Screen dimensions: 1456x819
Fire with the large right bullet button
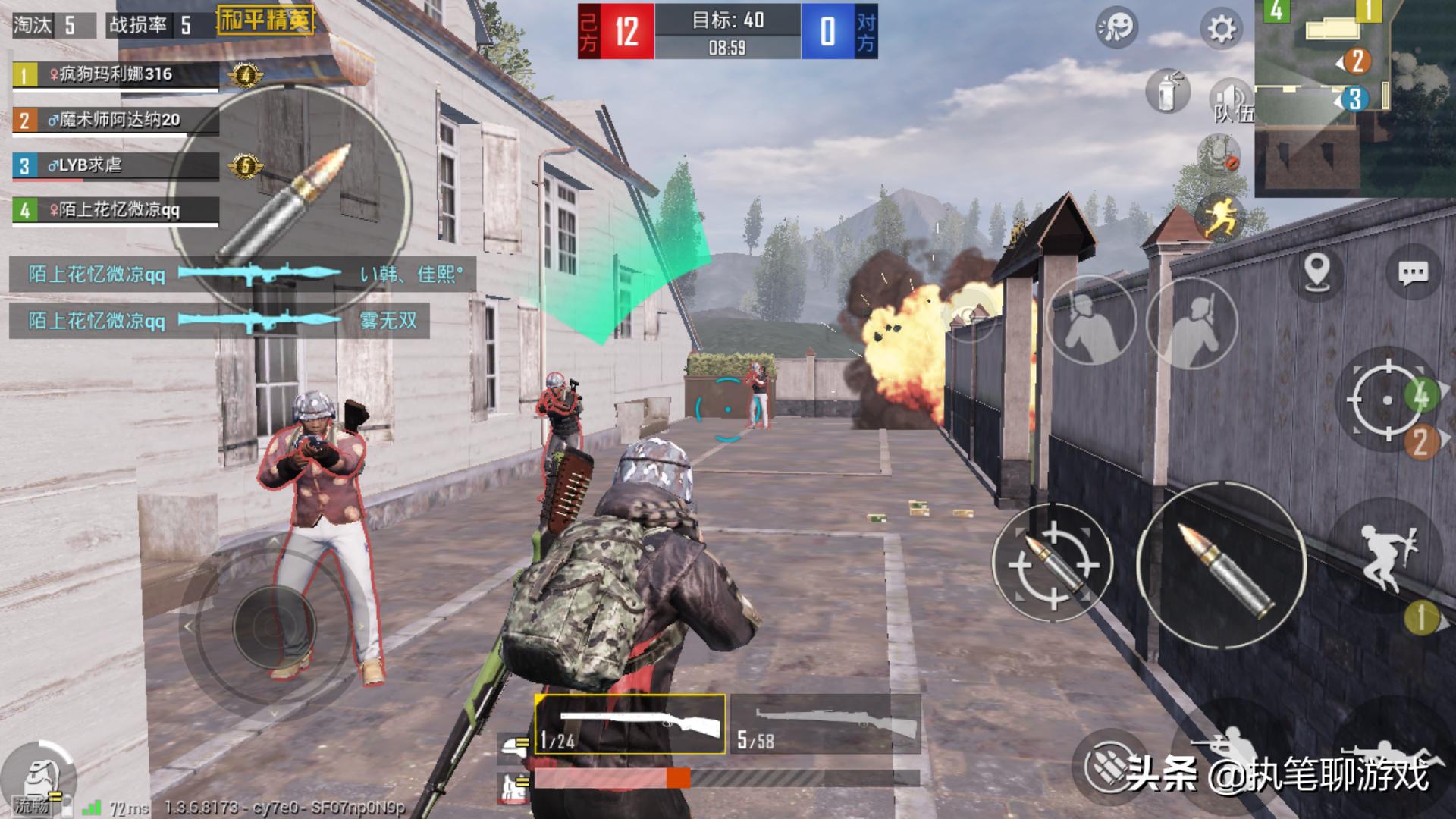(1222, 565)
